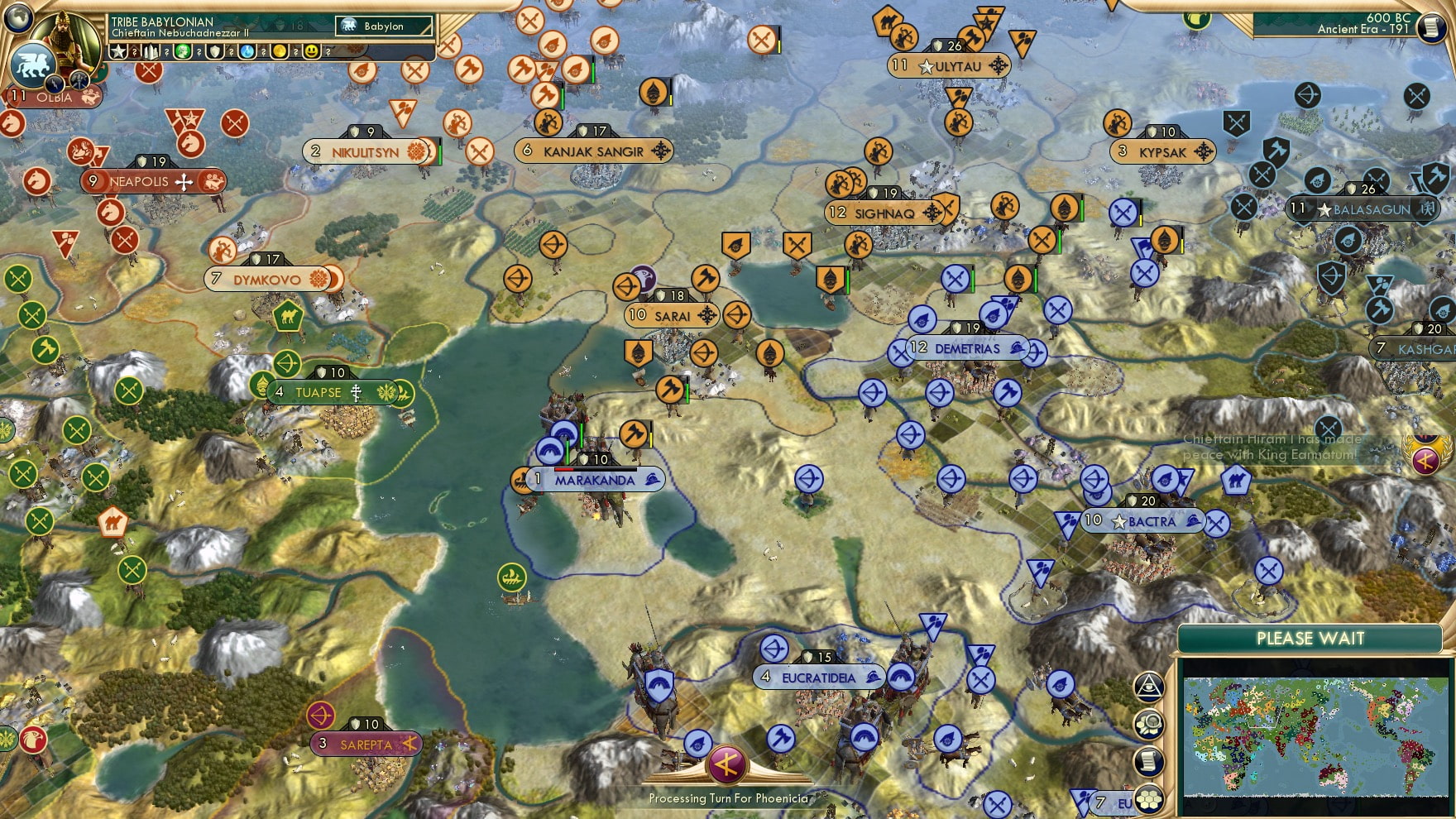Click the white star score icon
The height and width of the screenshot is (819, 1456).
(119, 51)
